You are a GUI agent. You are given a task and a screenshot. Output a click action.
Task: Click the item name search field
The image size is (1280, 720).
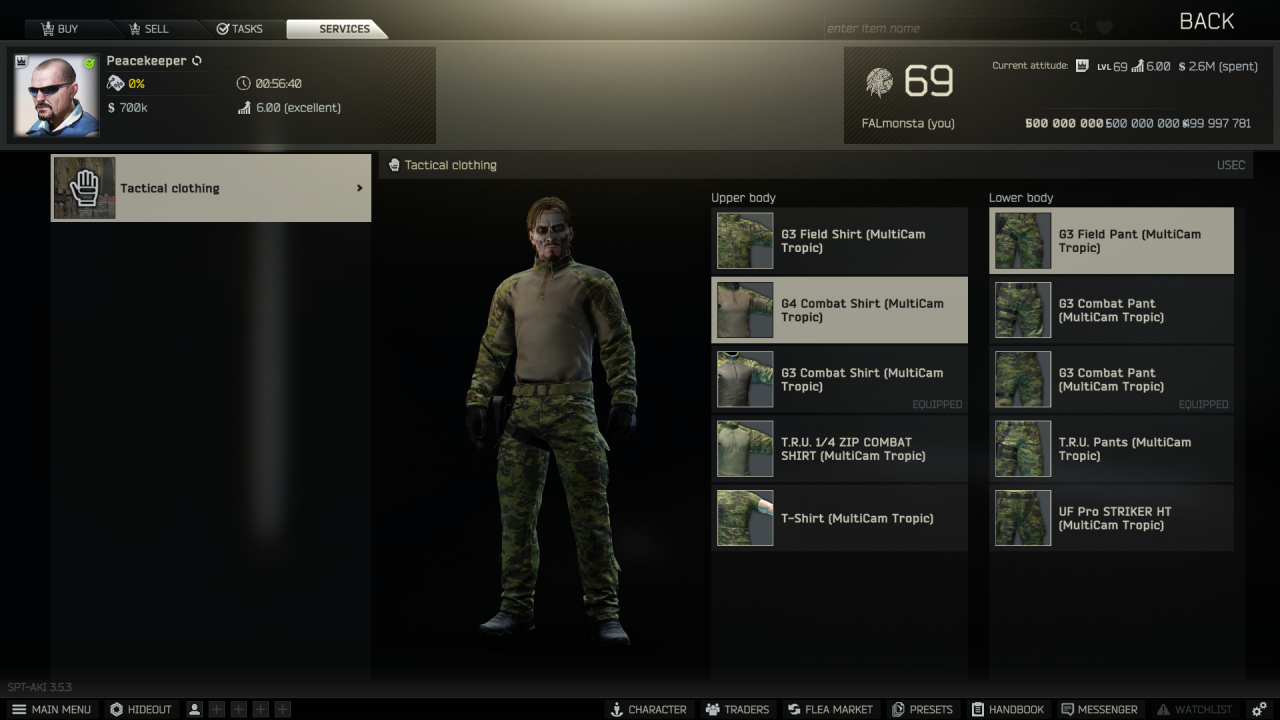point(945,28)
